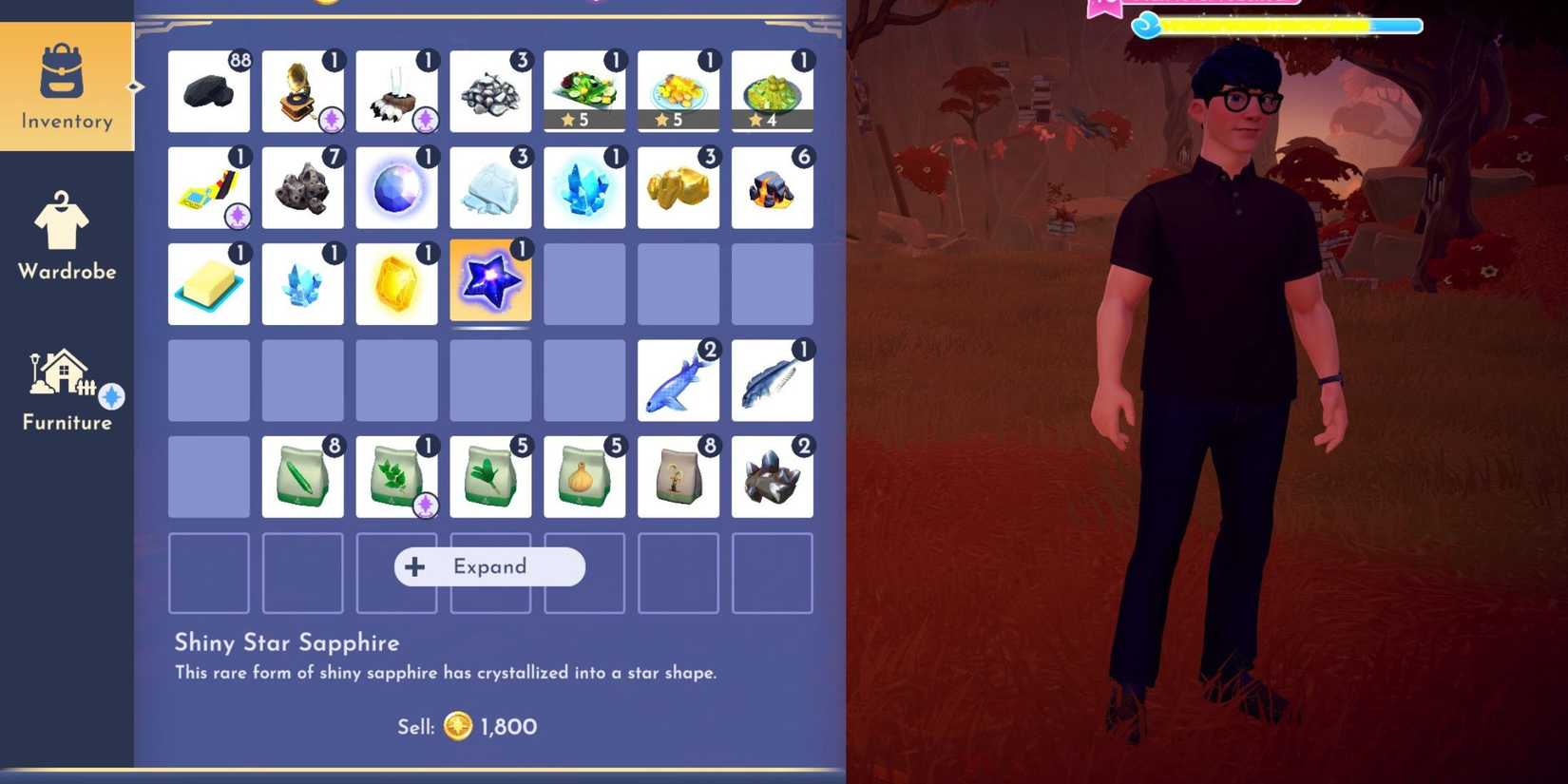Click the Sell coin icon

(458, 725)
